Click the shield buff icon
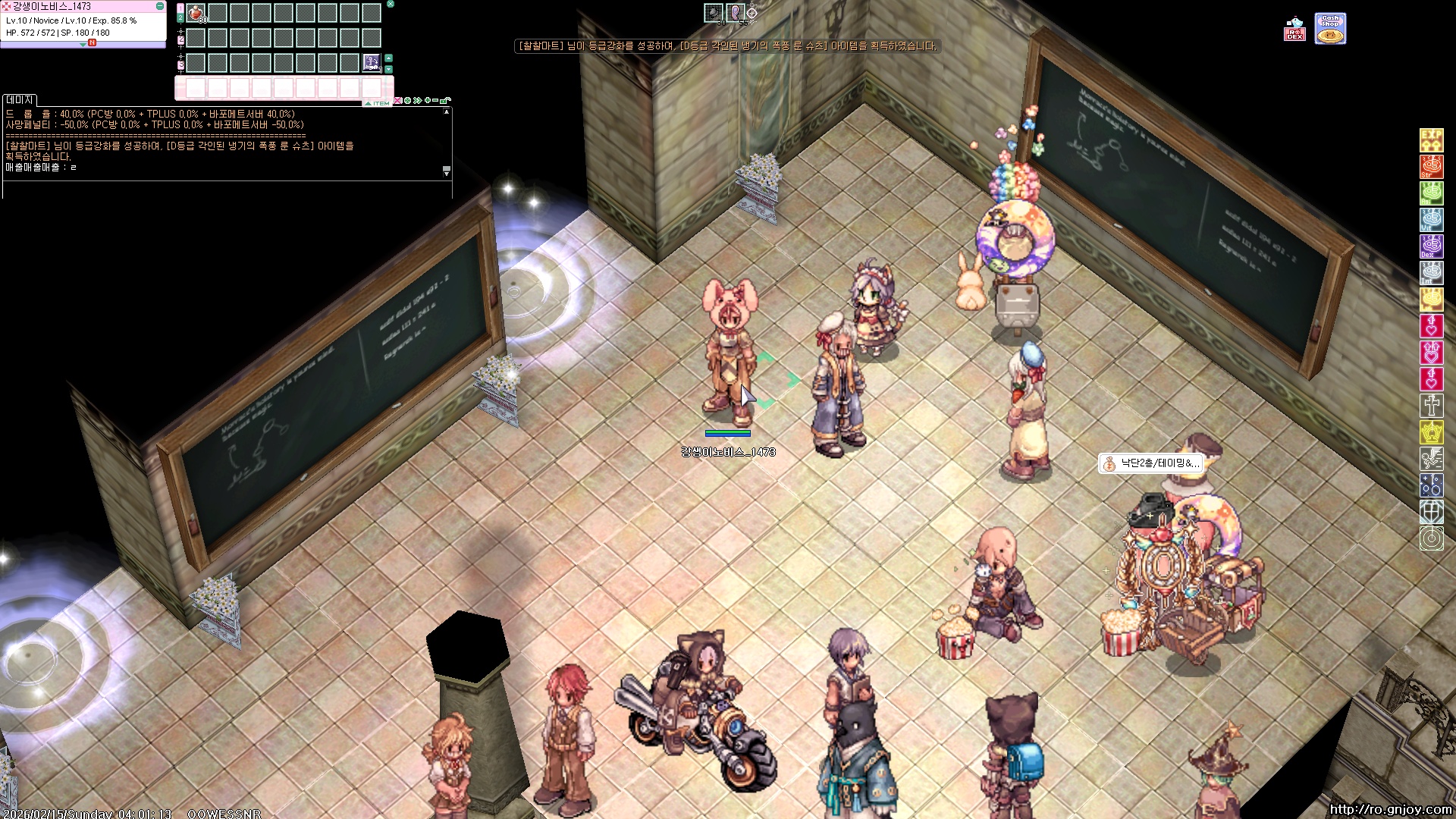This screenshot has height=819, width=1456. 1431,512
